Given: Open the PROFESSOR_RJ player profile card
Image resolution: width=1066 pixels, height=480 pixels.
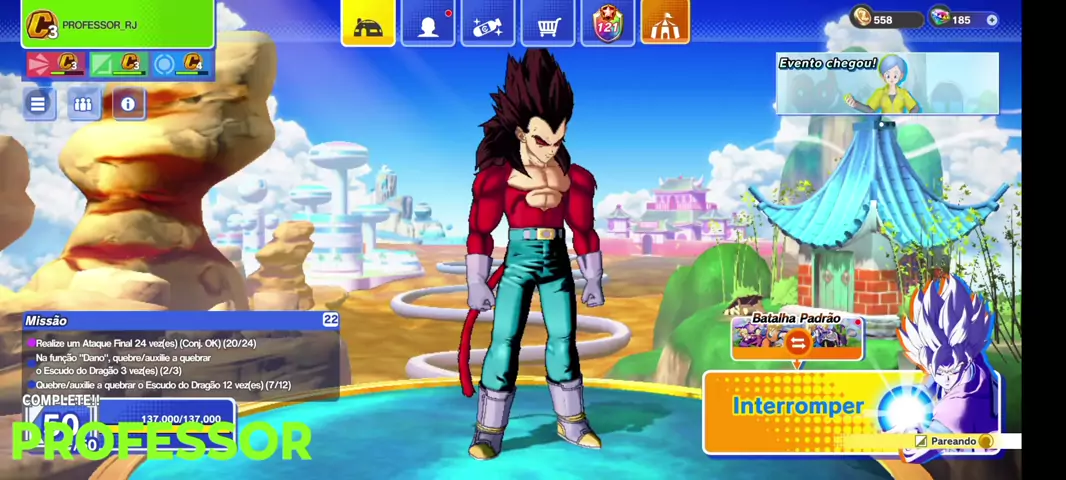Looking at the screenshot, I should tap(118, 24).
